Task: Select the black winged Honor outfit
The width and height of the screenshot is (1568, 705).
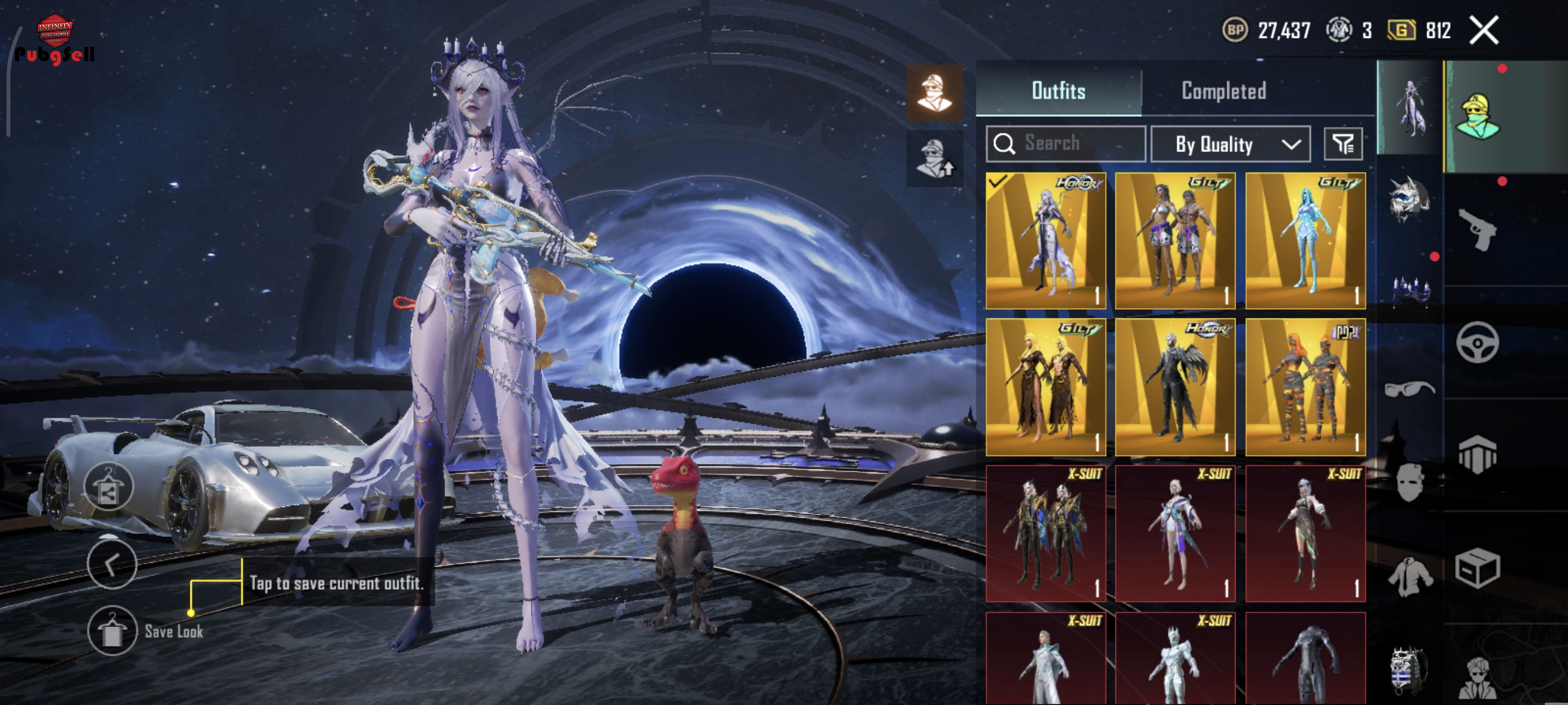Action: point(1175,387)
